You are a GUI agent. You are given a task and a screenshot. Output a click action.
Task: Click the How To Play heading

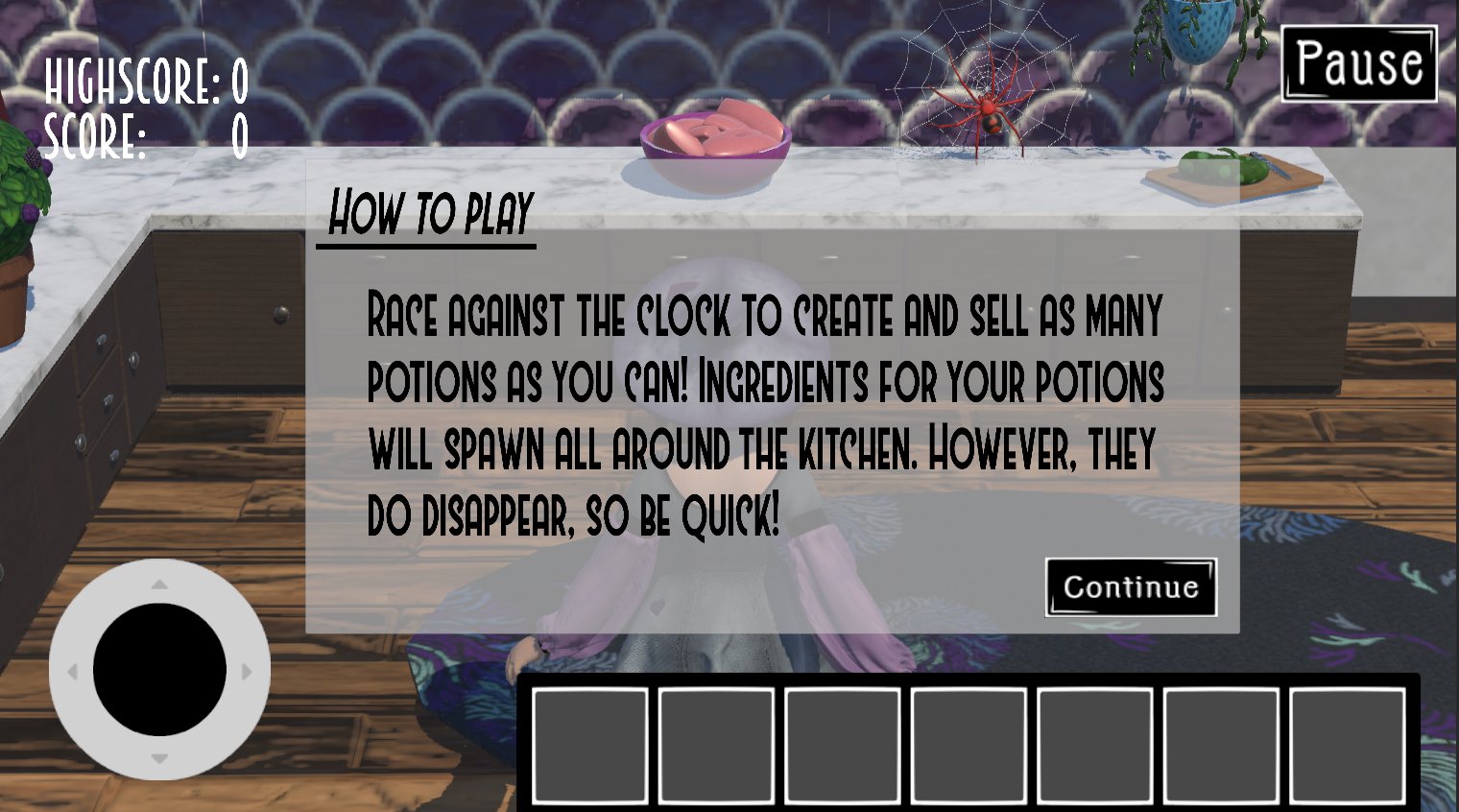(x=430, y=213)
